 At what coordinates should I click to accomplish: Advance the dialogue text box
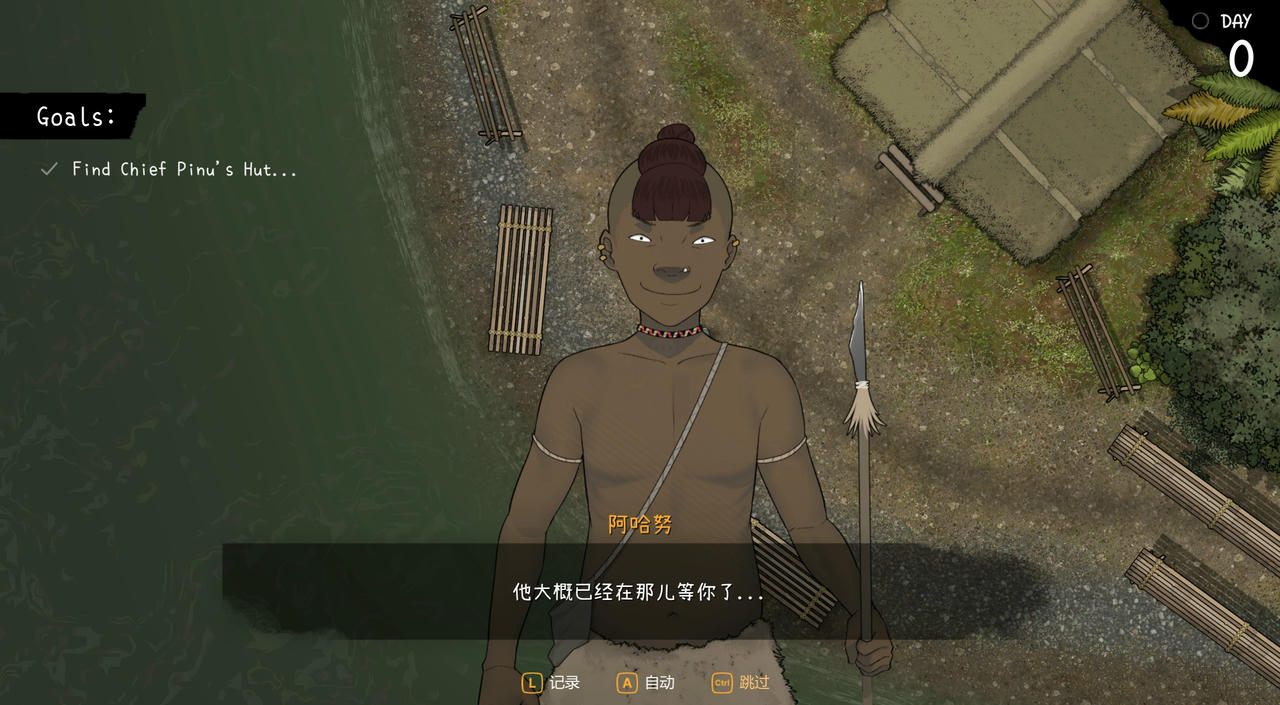[x=638, y=592]
